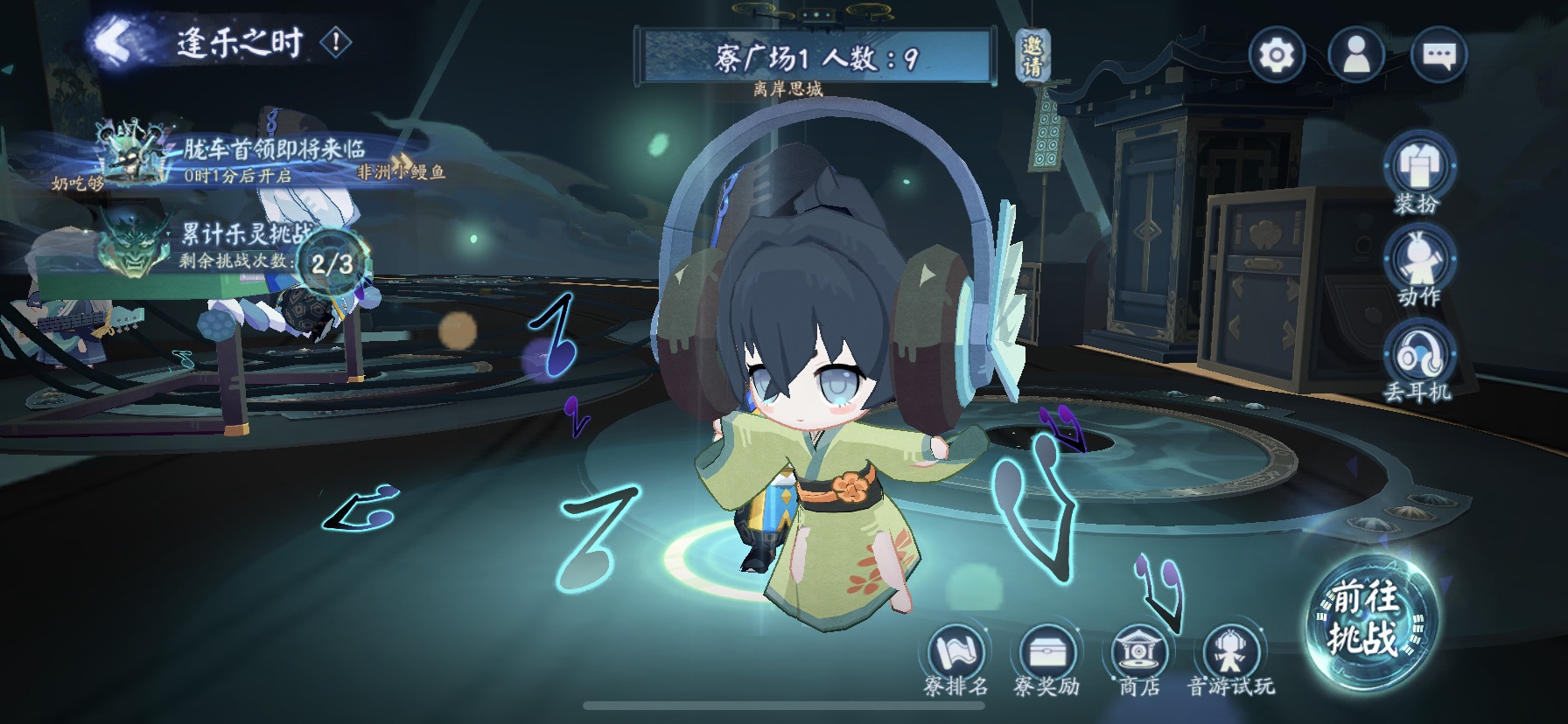This screenshot has width=1568, height=724.
Task: Open the 逢乐之时 info exclamation icon
Action: click(x=336, y=42)
